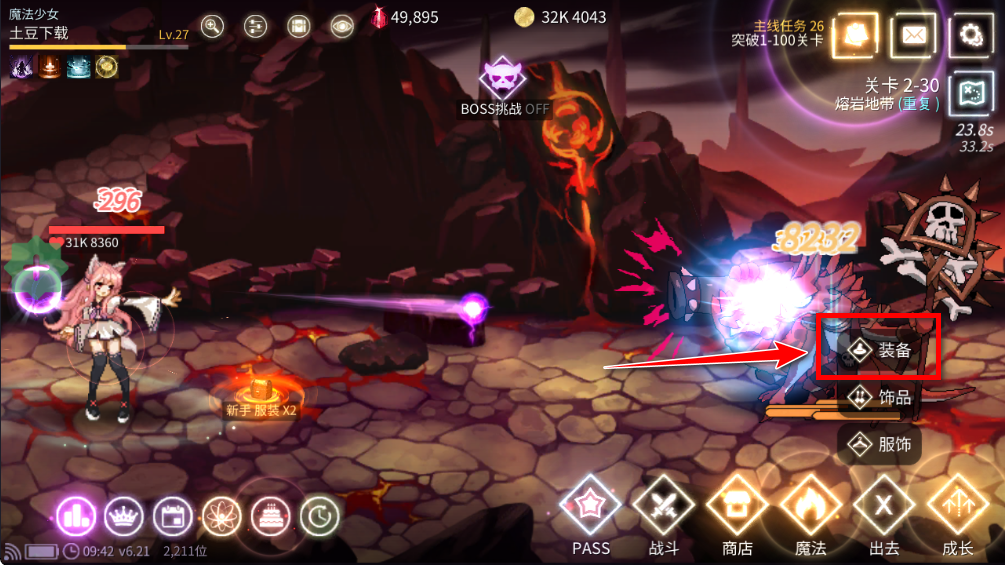Screen dimensions: 1005x565
Task: Open the 战斗 battle menu
Action: click(662, 507)
